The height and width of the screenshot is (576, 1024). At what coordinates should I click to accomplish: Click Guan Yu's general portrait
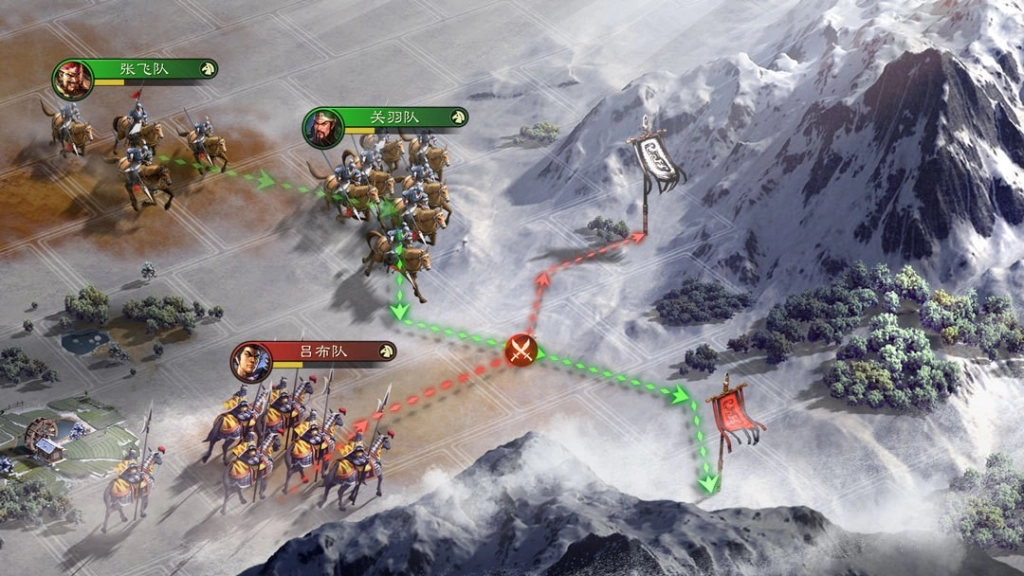tap(323, 128)
